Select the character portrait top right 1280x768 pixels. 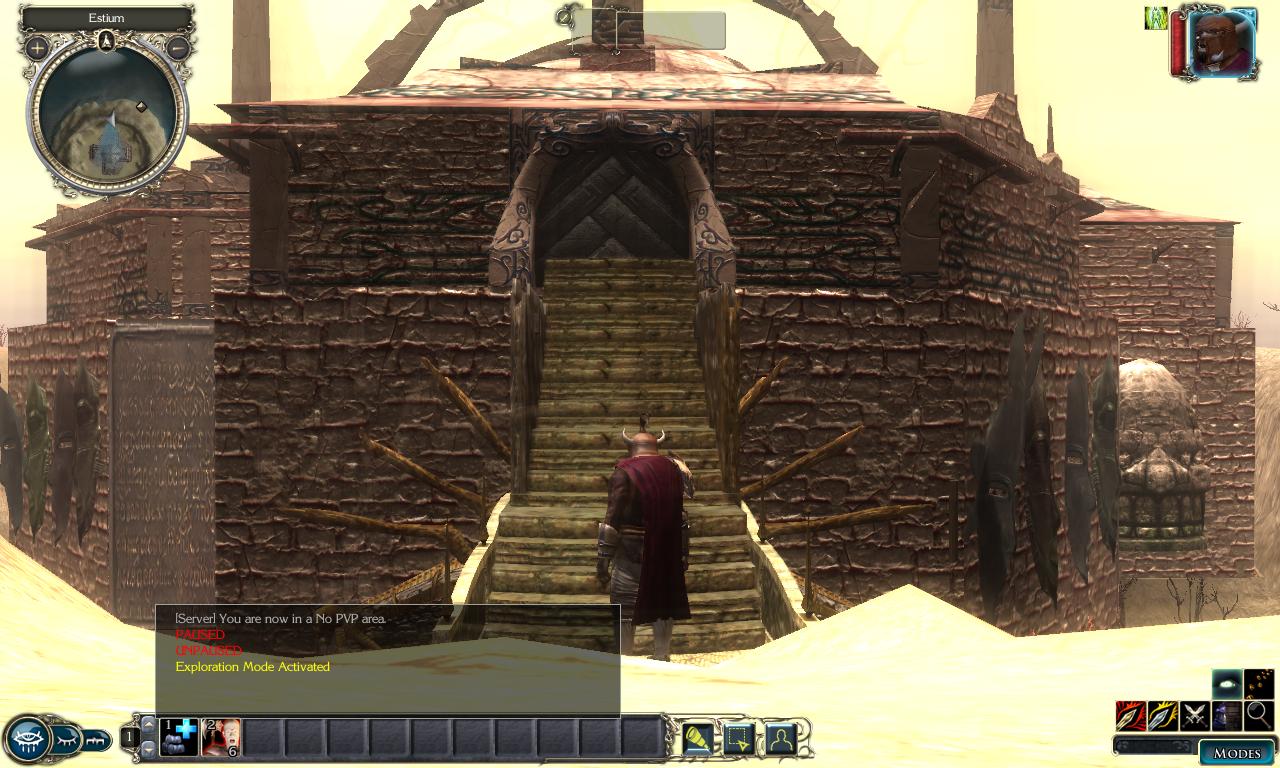(x=1218, y=42)
